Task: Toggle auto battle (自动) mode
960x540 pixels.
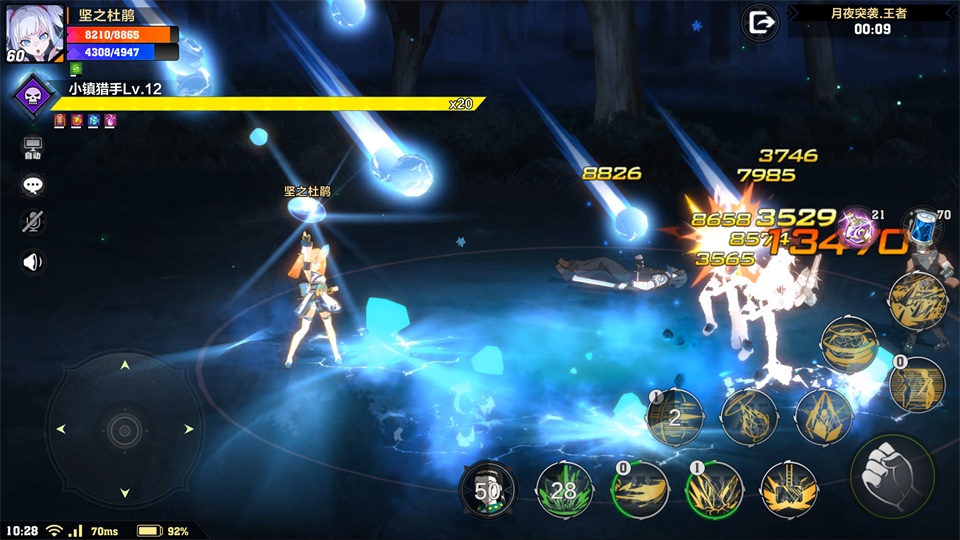Action: click(x=33, y=149)
